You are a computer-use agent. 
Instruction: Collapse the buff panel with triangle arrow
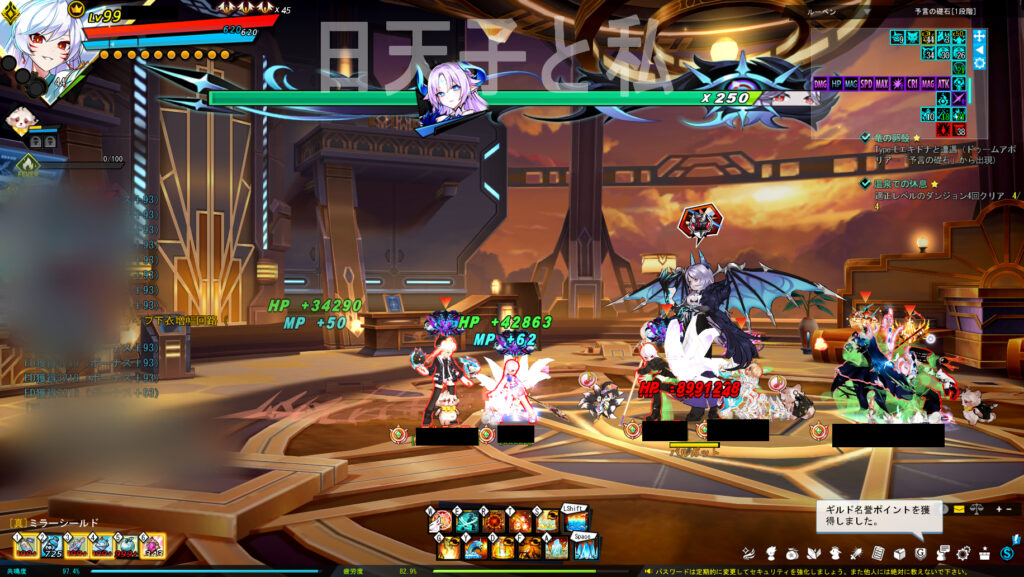click(979, 50)
